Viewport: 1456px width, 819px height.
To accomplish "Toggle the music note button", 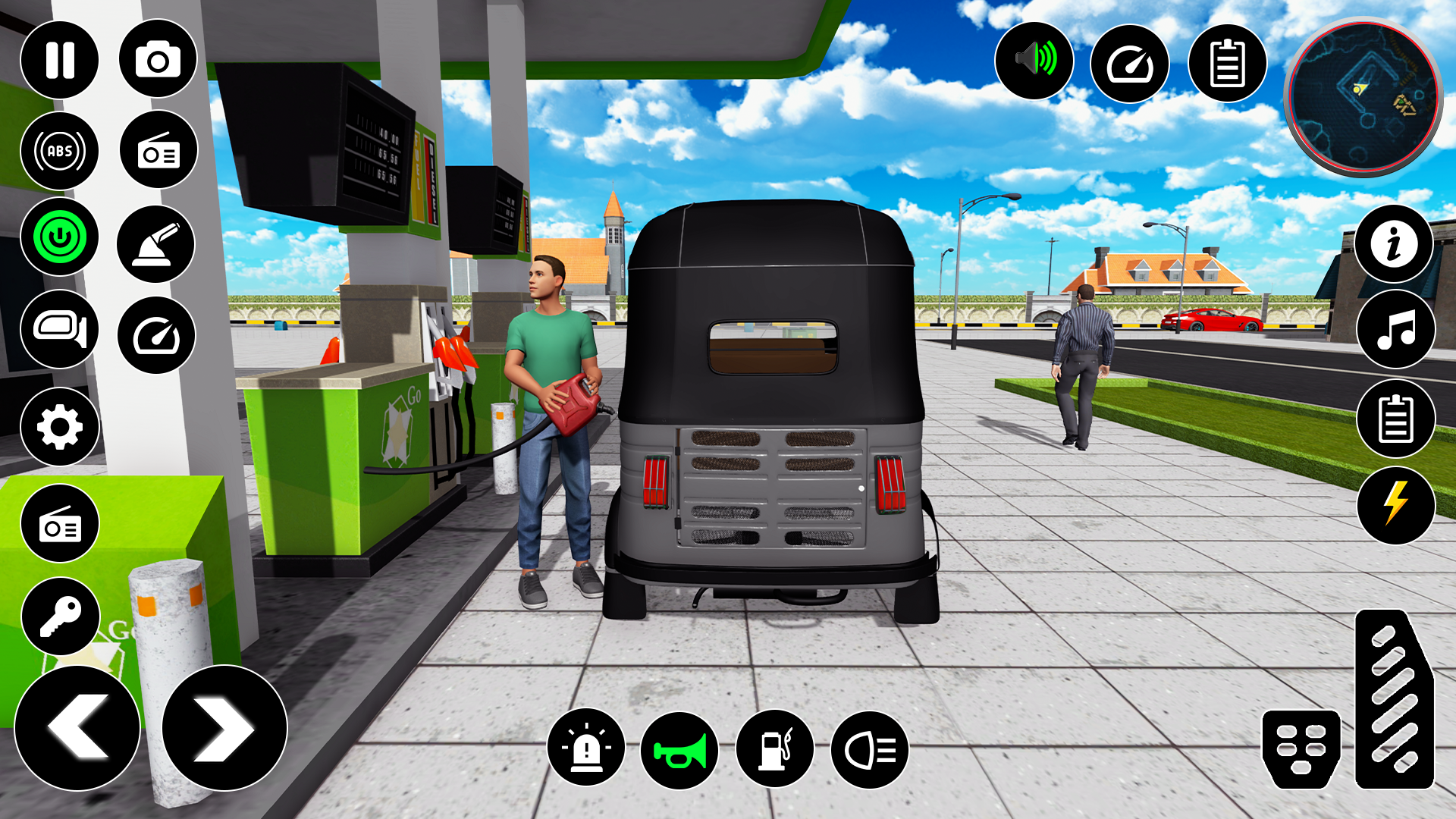I will point(1395,330).
